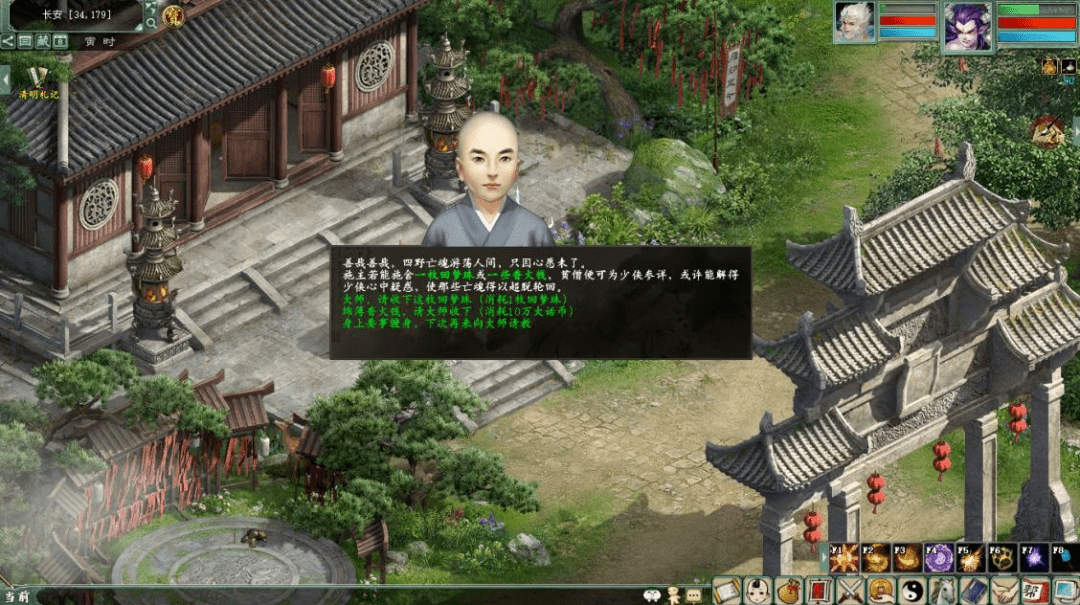Use the F7 purple spark skill
This screenshot has height=605, width=1080.
(x=1034, y=558)
